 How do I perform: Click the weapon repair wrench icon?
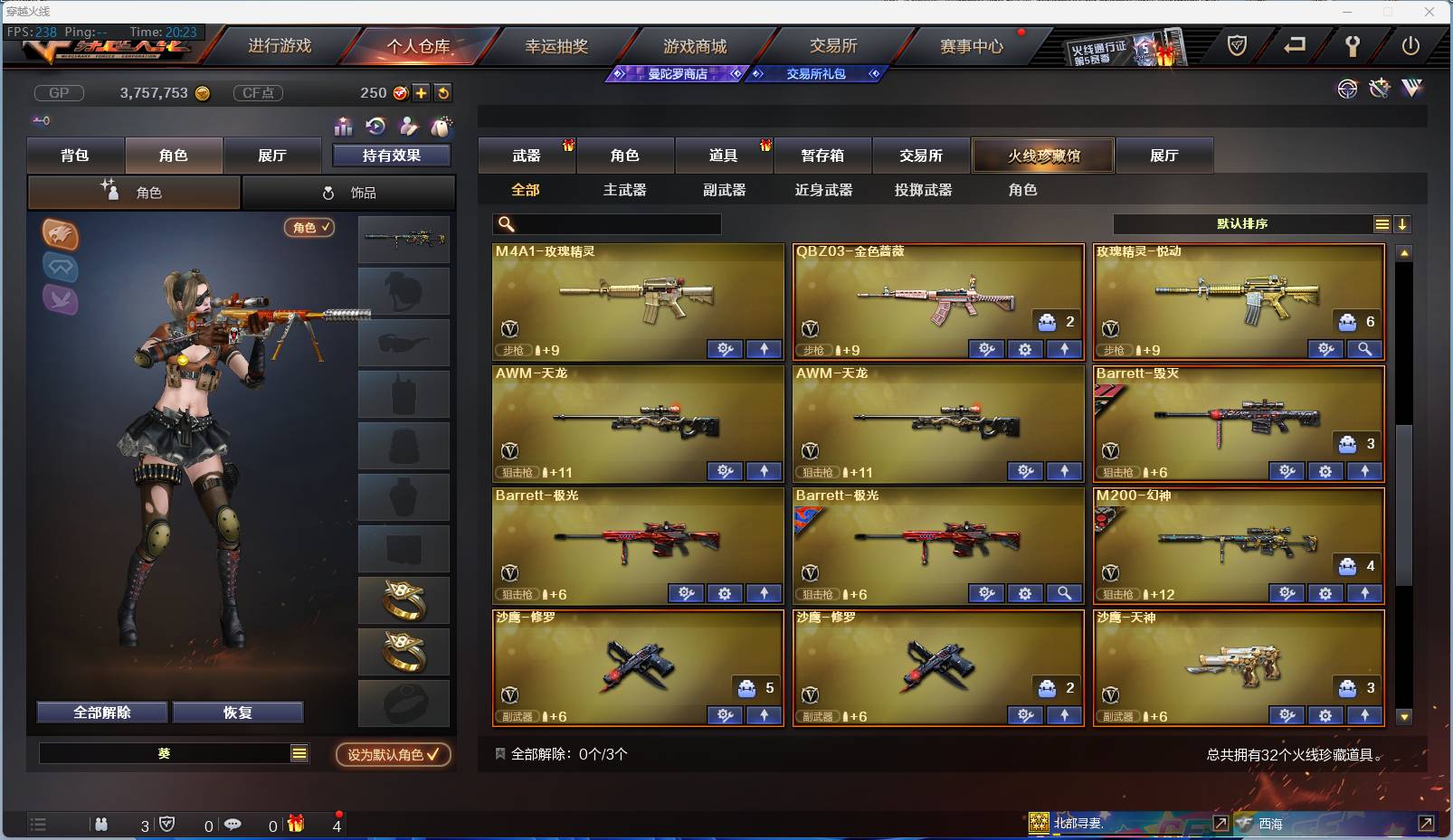pos(1379,90)
